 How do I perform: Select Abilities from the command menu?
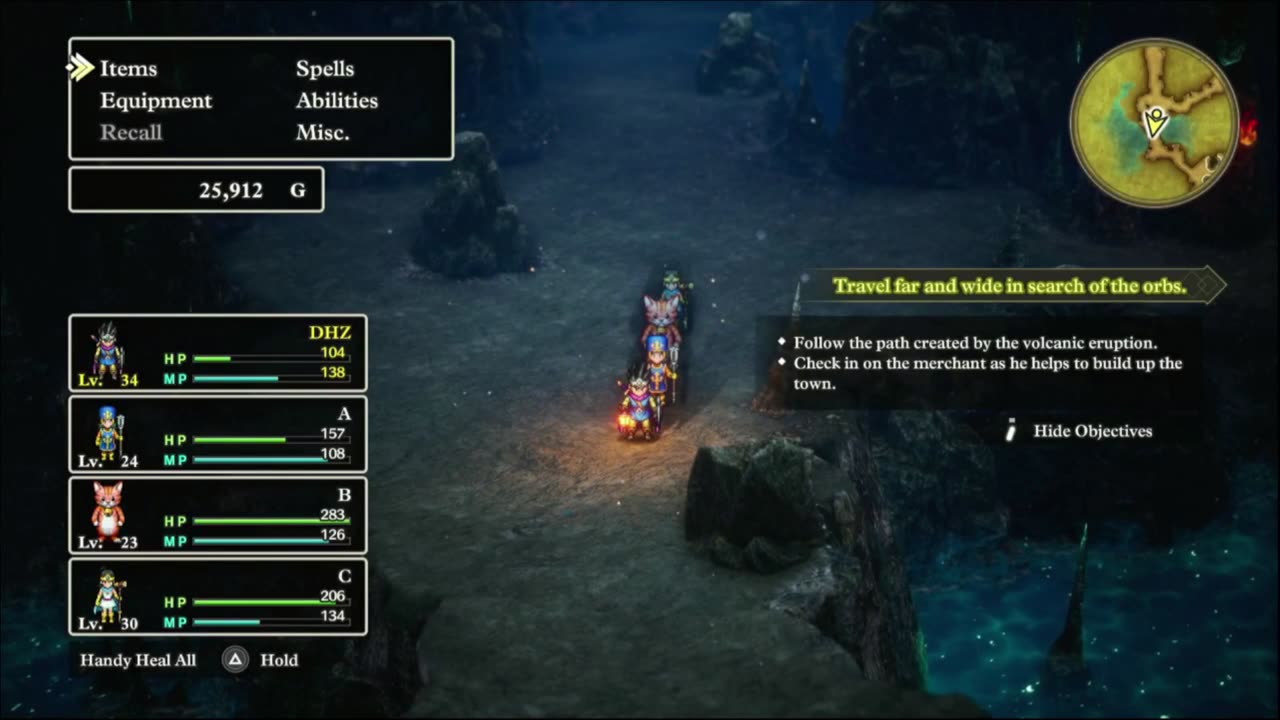click(x=337, y=101)
